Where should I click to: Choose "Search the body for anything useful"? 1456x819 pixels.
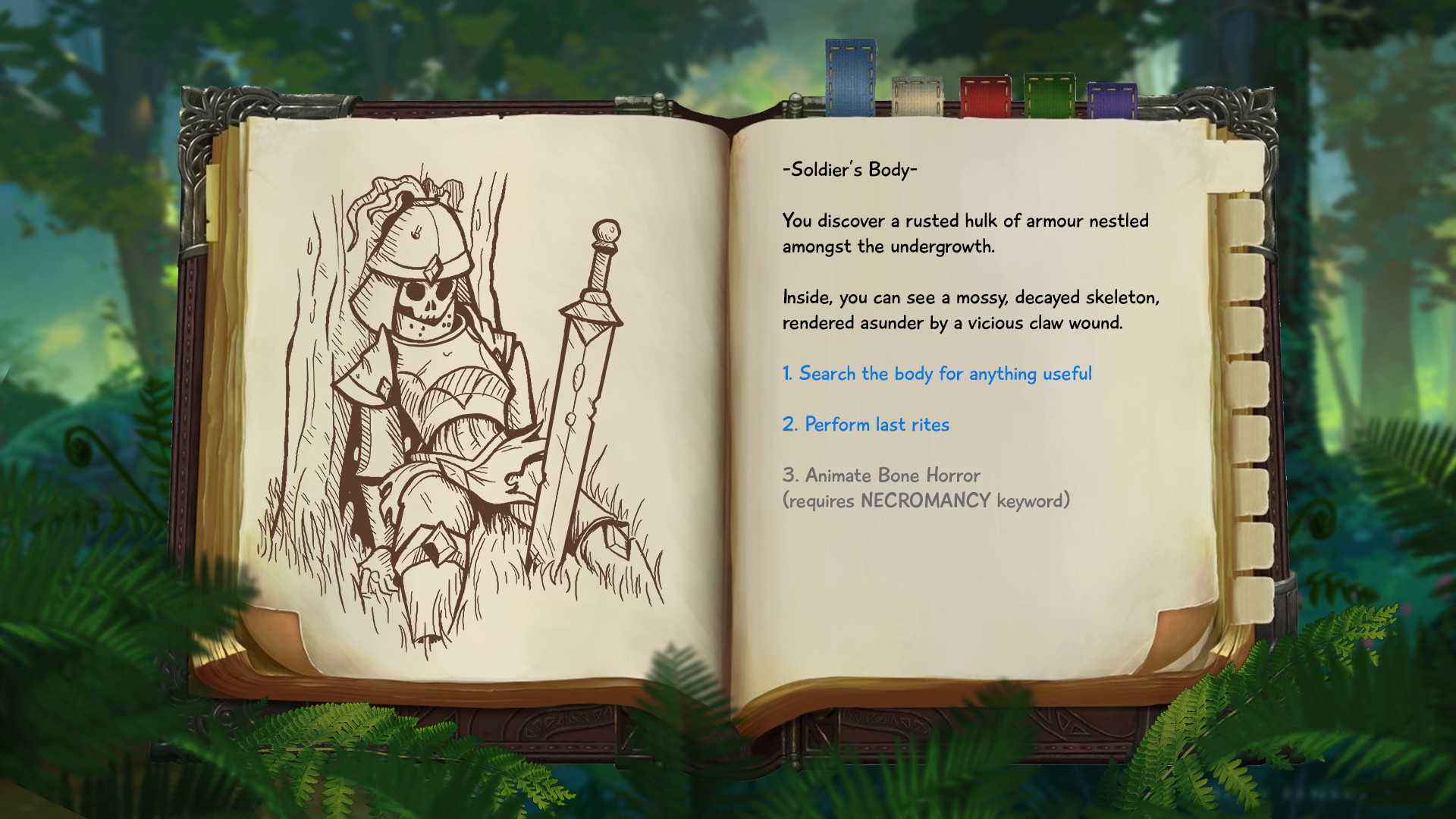pyautogui.click(x=937, y=374)
